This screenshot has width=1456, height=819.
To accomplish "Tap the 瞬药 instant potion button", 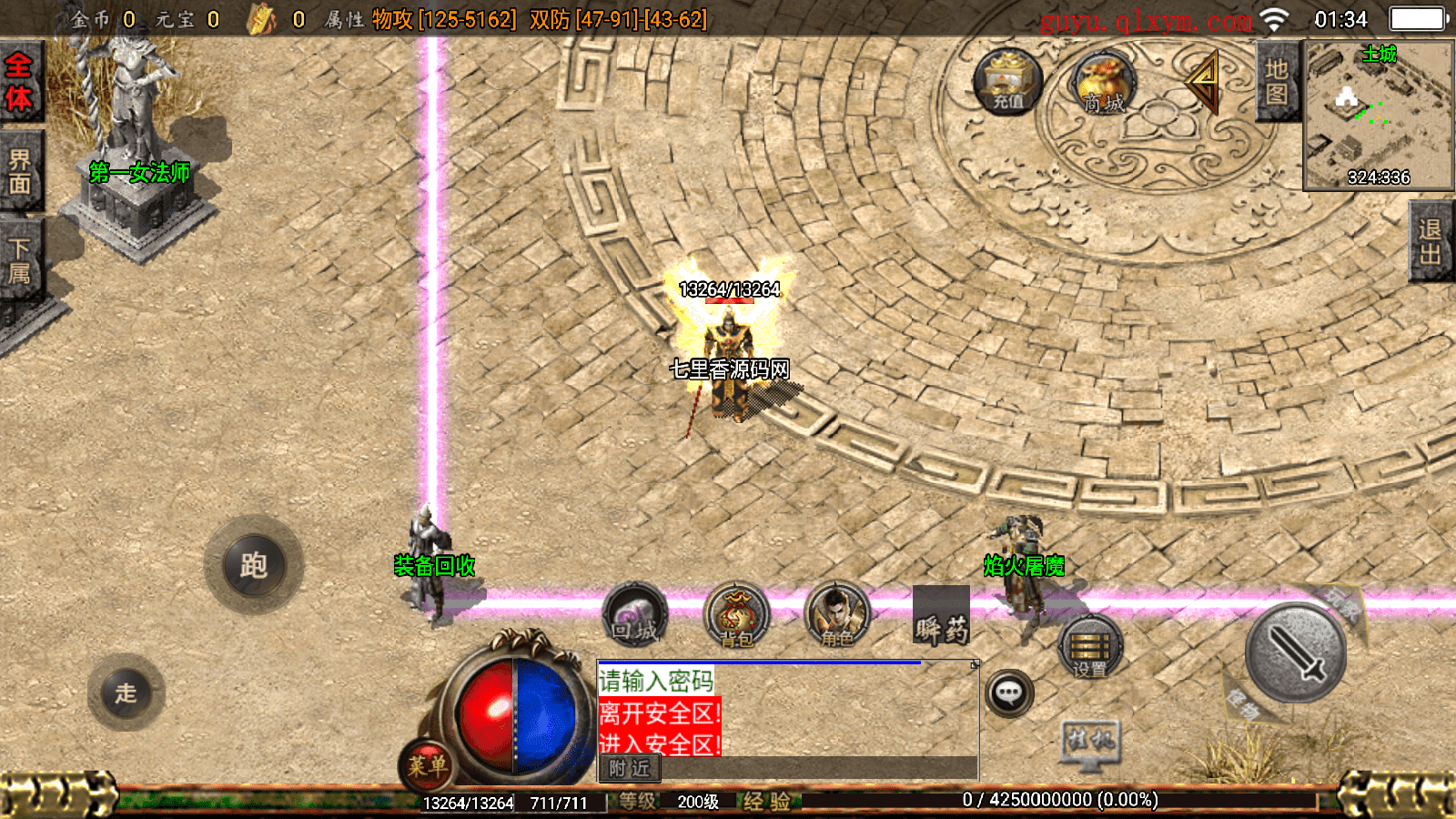I will (941, 618).
